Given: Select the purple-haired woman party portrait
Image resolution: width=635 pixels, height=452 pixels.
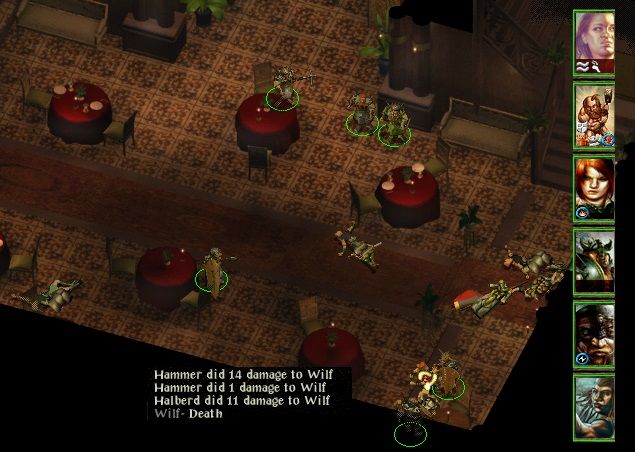Looking at the screenshot, I should [593, 42].
